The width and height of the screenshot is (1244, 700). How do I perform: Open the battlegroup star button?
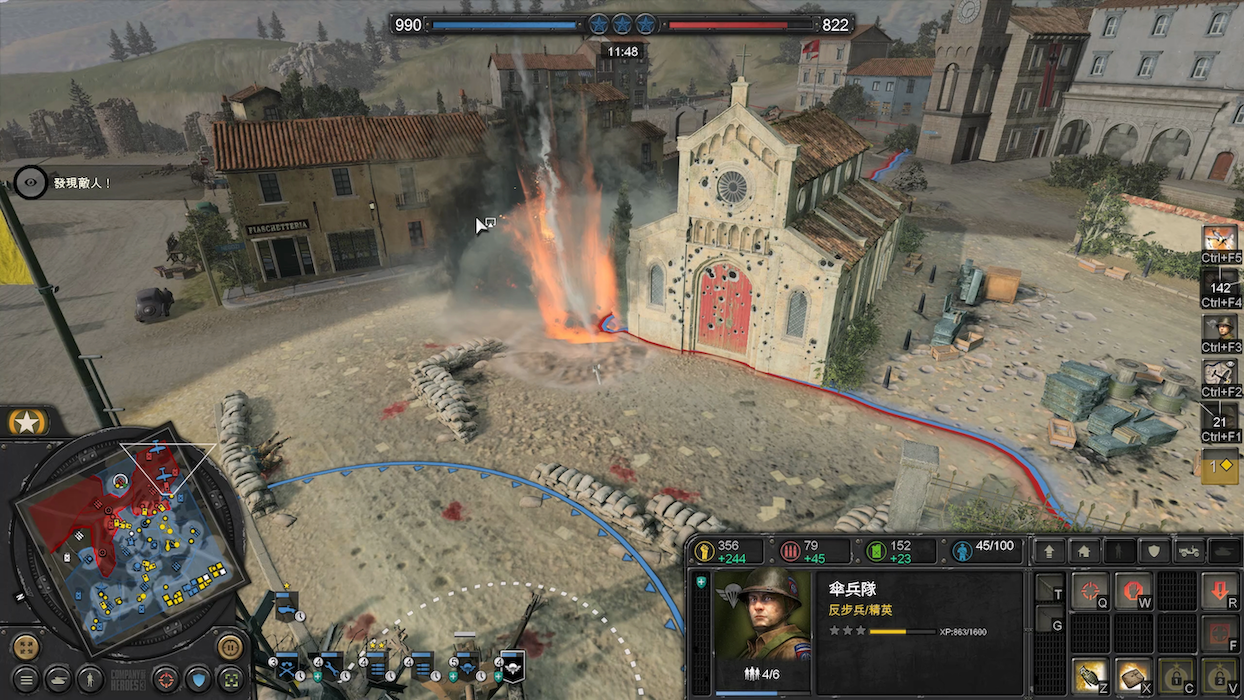tap(27, 423)
